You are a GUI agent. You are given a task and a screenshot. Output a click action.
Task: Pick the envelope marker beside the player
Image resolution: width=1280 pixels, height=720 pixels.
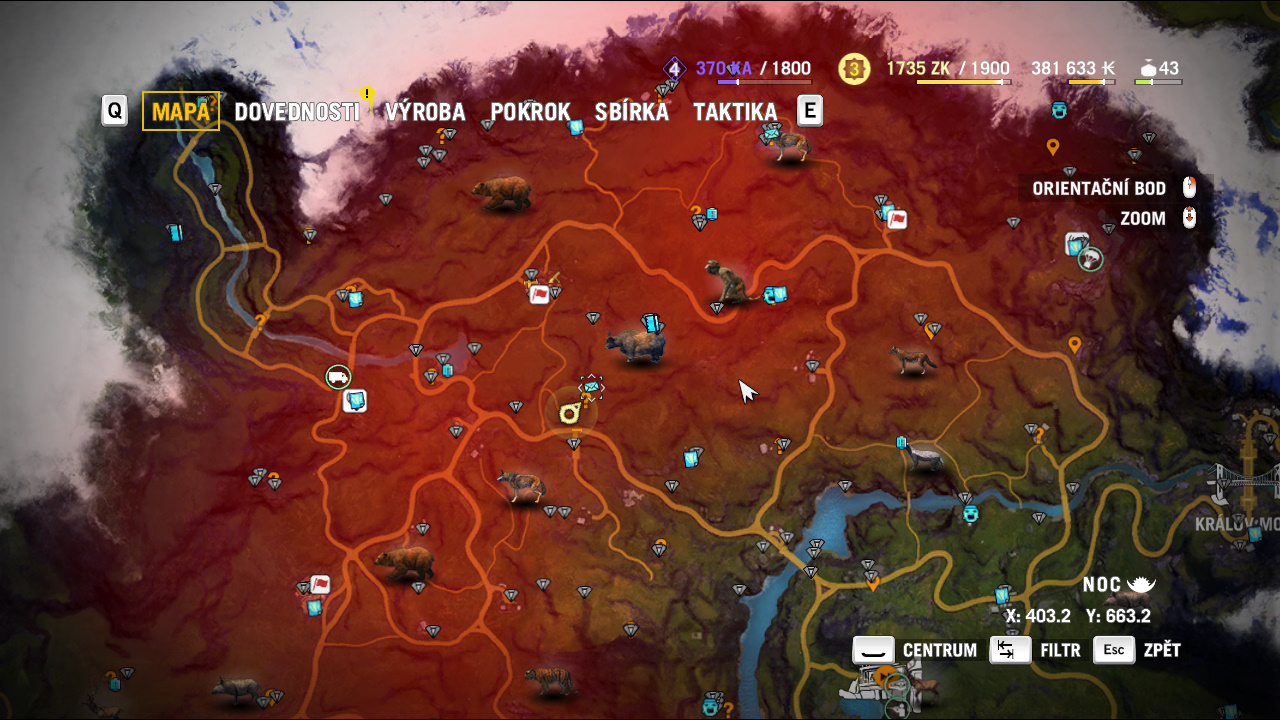coord(592,385)
